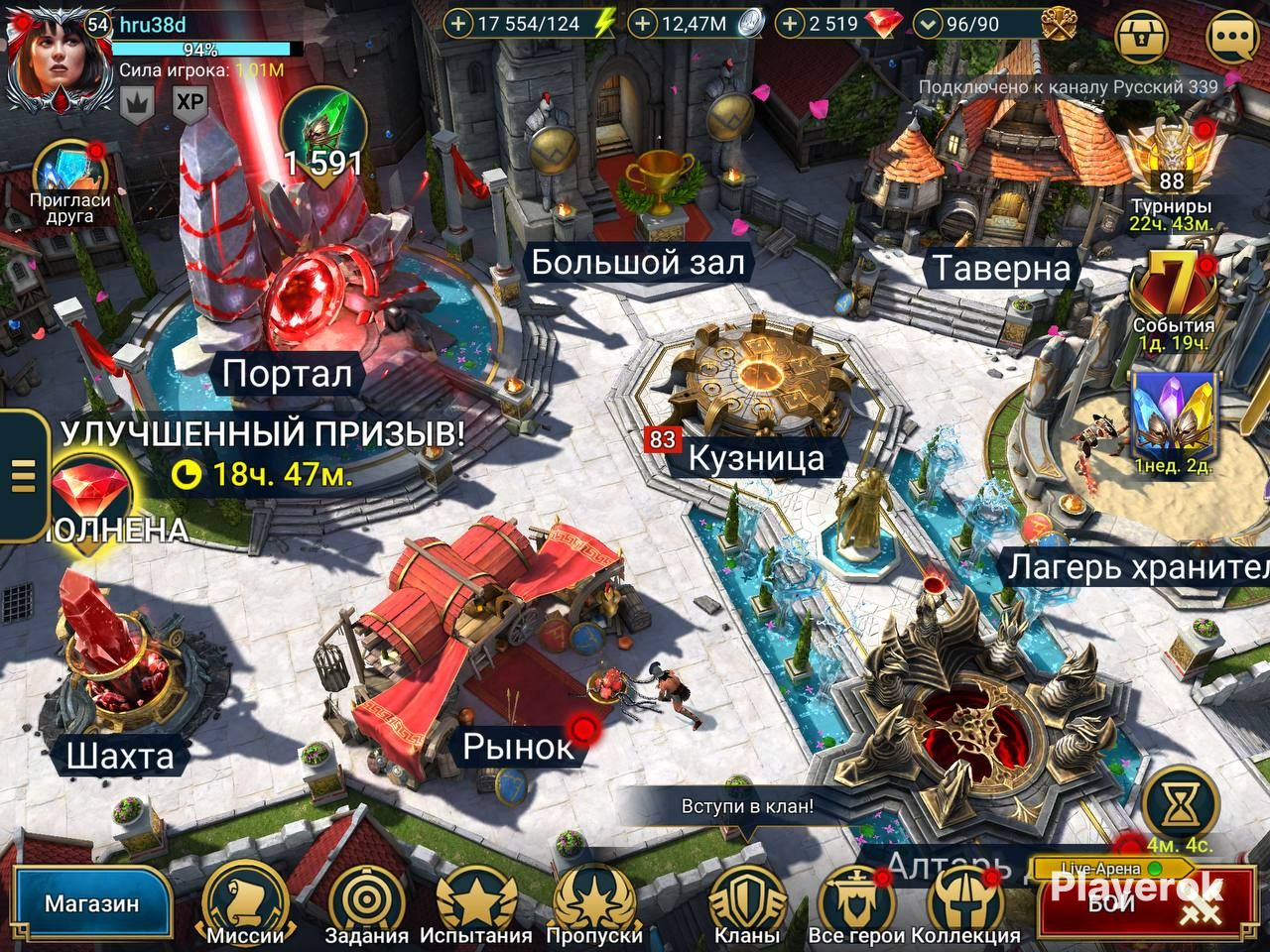Open the chat speech bubble

coord(1232,38)
